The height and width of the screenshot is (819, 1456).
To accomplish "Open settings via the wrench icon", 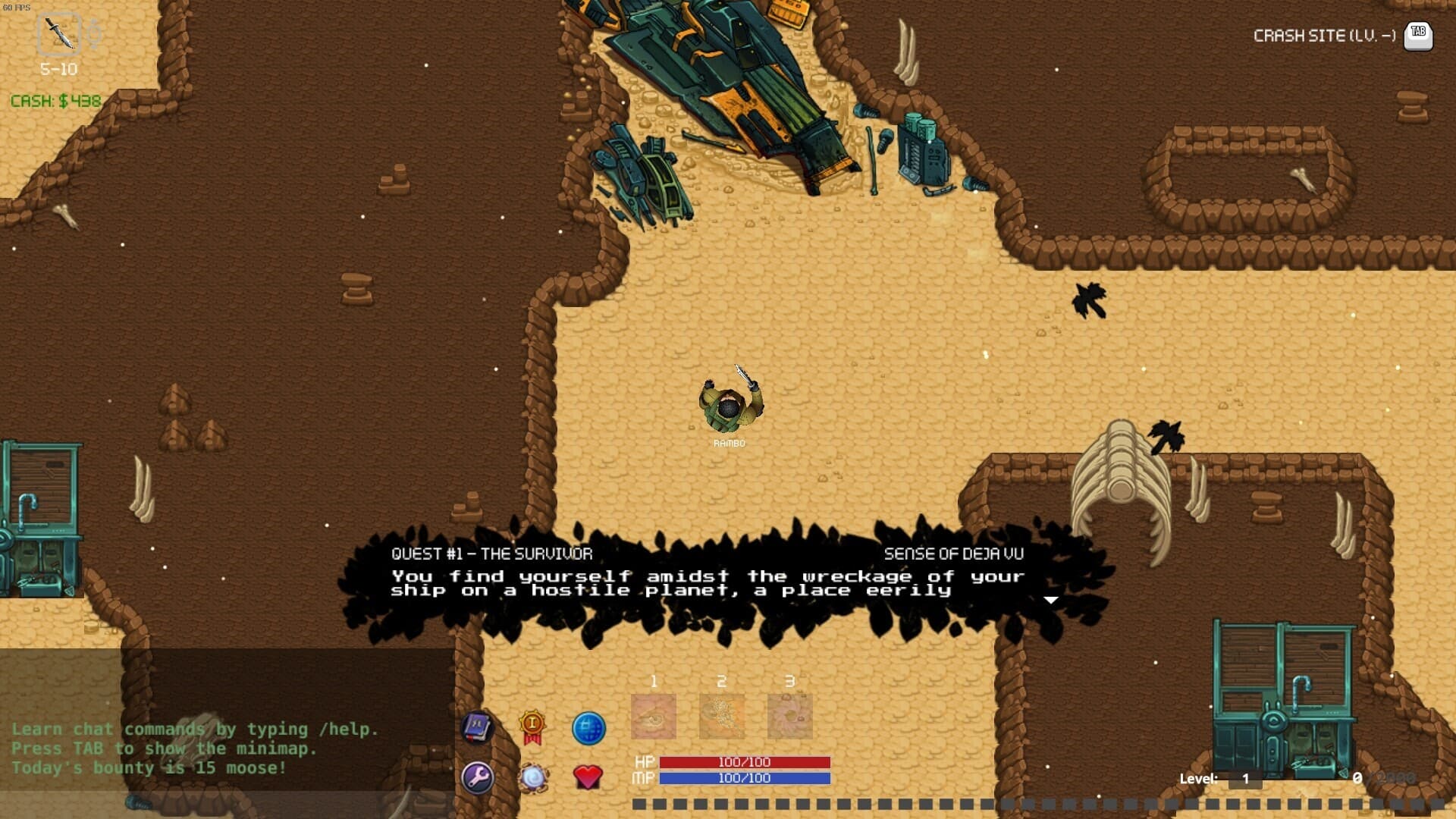I will click(x=477, y=777).
